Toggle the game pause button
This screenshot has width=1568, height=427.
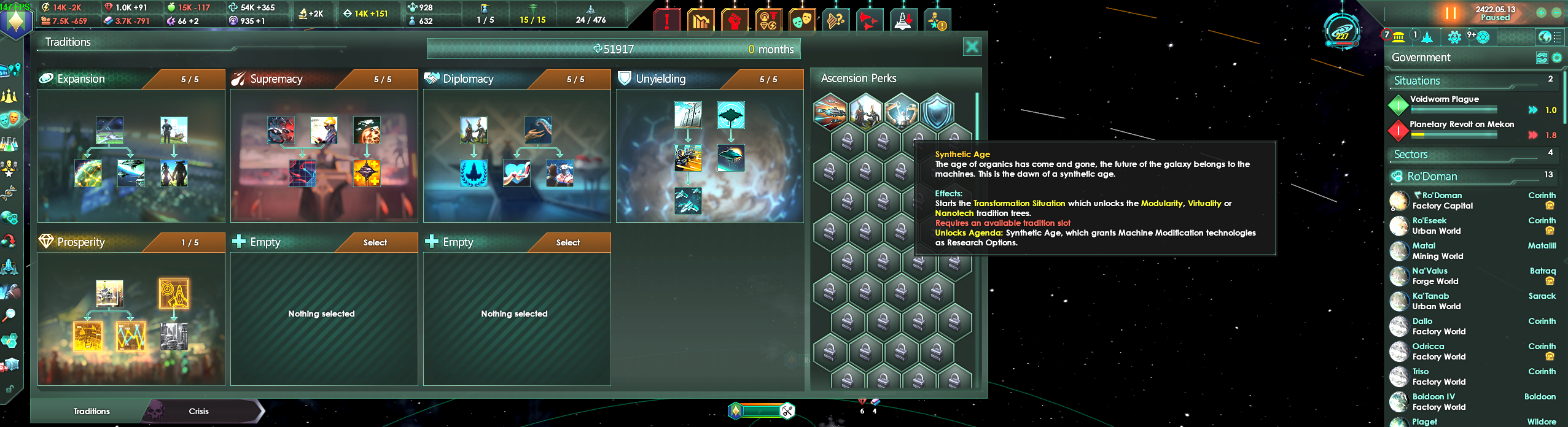tap(1450, 13)
